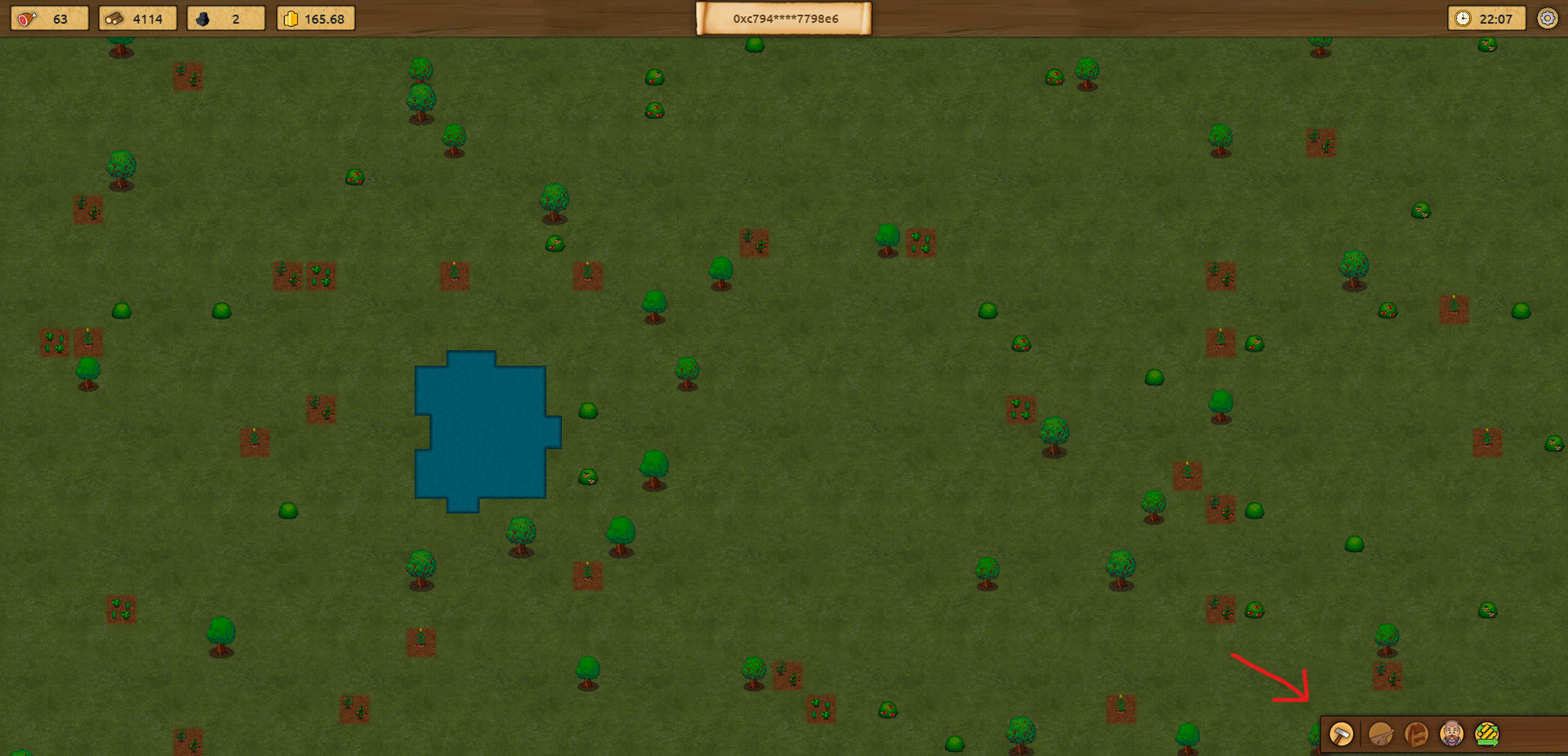Viewport: 1568px width, 756px height.
Task: Open the backpack inventory
Action: coord(1416,734)
